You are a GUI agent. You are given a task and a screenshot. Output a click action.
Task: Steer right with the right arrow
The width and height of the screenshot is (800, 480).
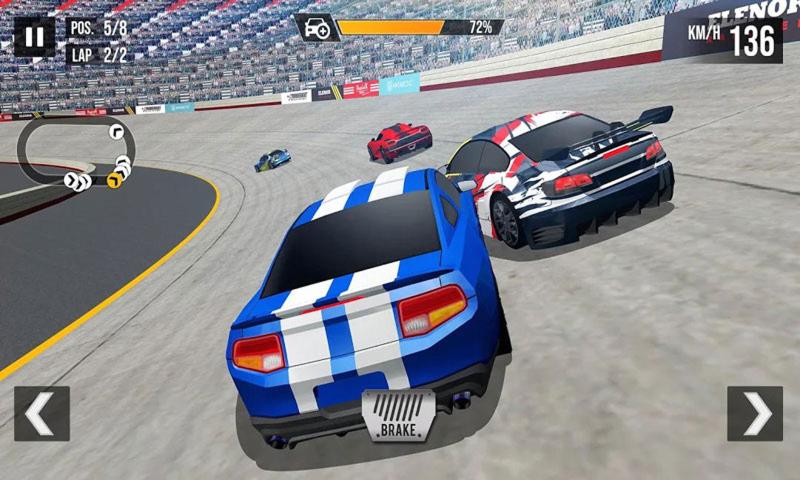click(x=754, y=413)
